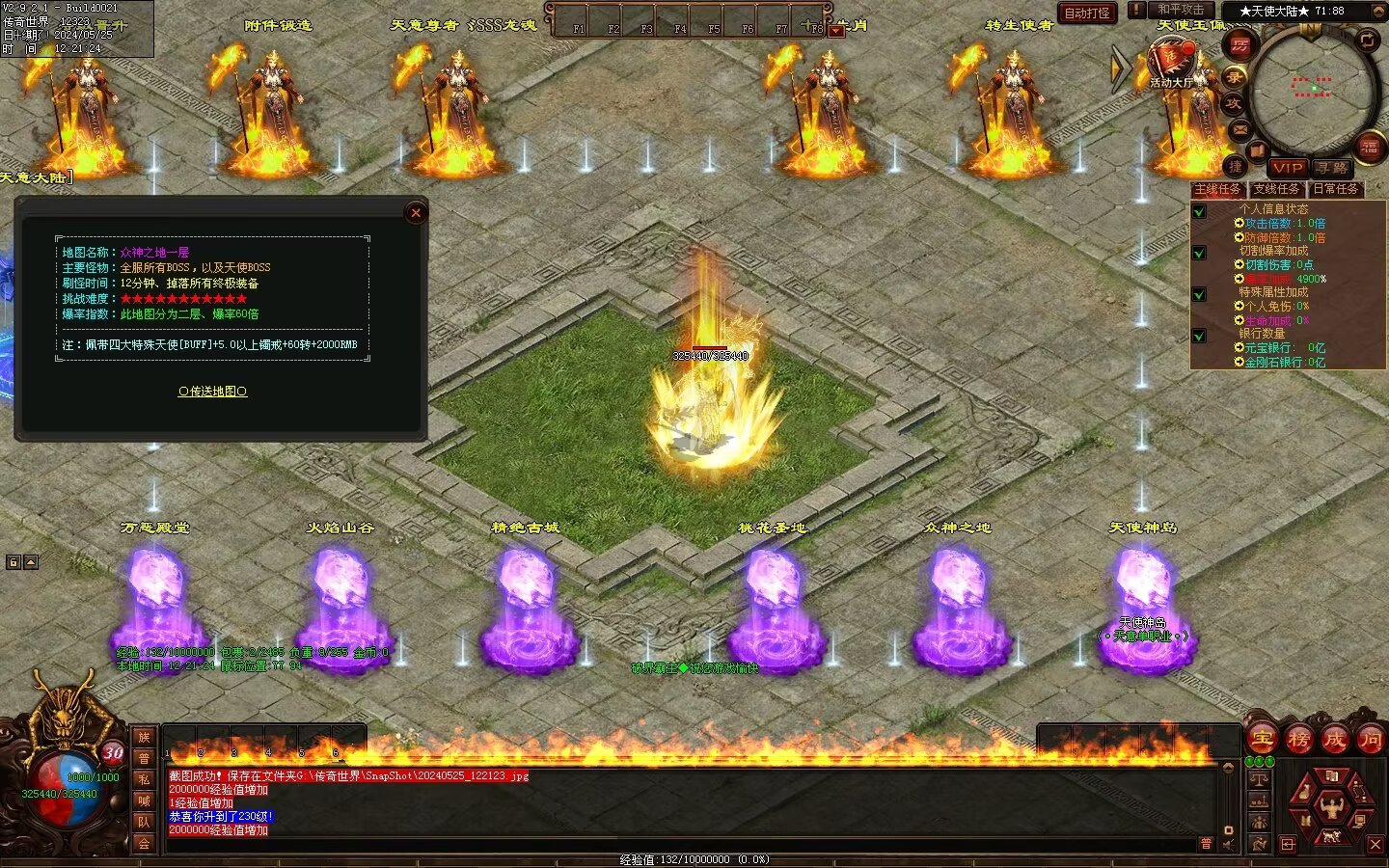Open the 榜 ranking button
The height and width of the screenshot is (868, 1389).
click(1298, 740)
